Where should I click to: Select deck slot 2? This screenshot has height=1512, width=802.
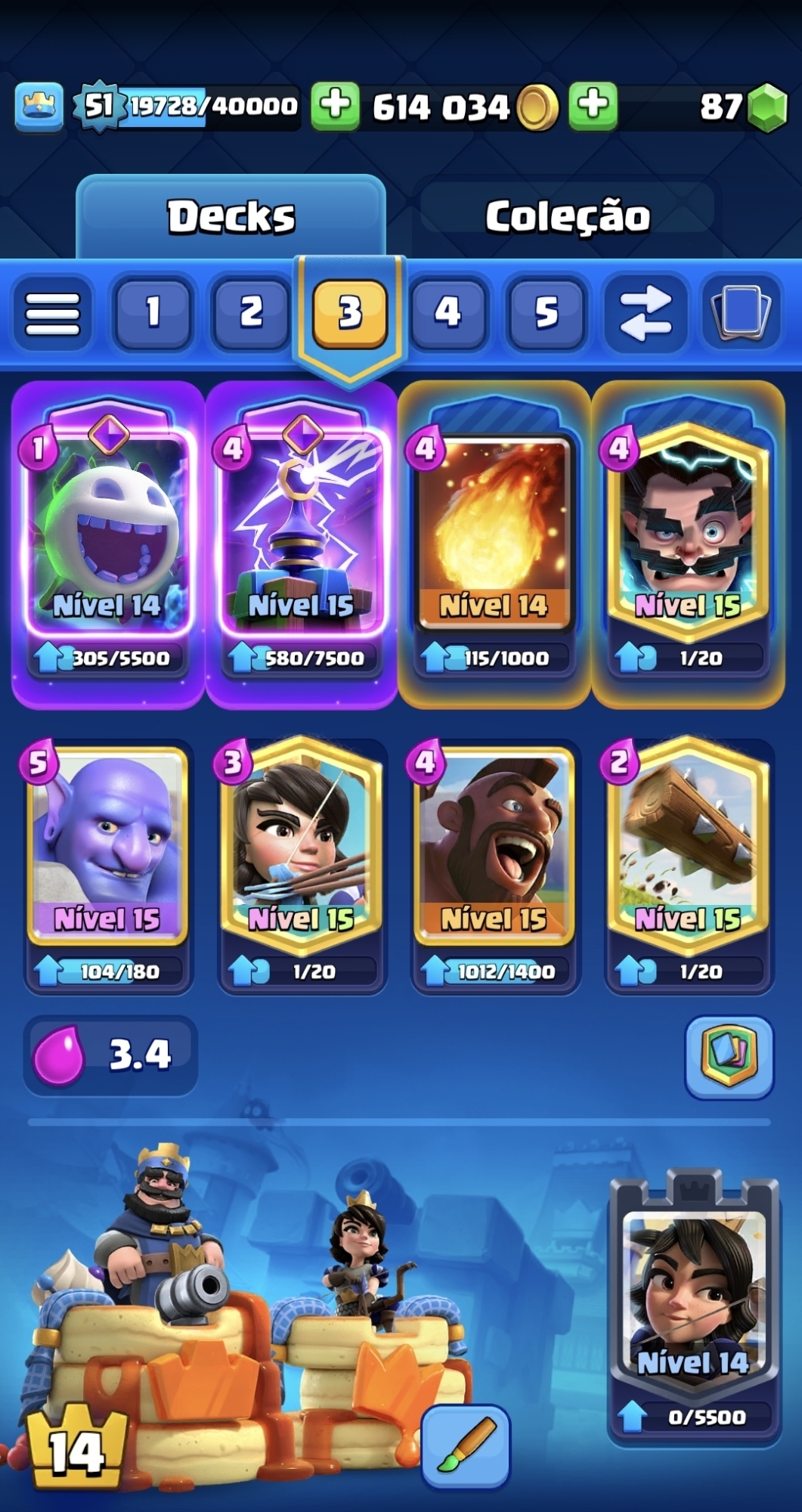(x=251, y=312)
